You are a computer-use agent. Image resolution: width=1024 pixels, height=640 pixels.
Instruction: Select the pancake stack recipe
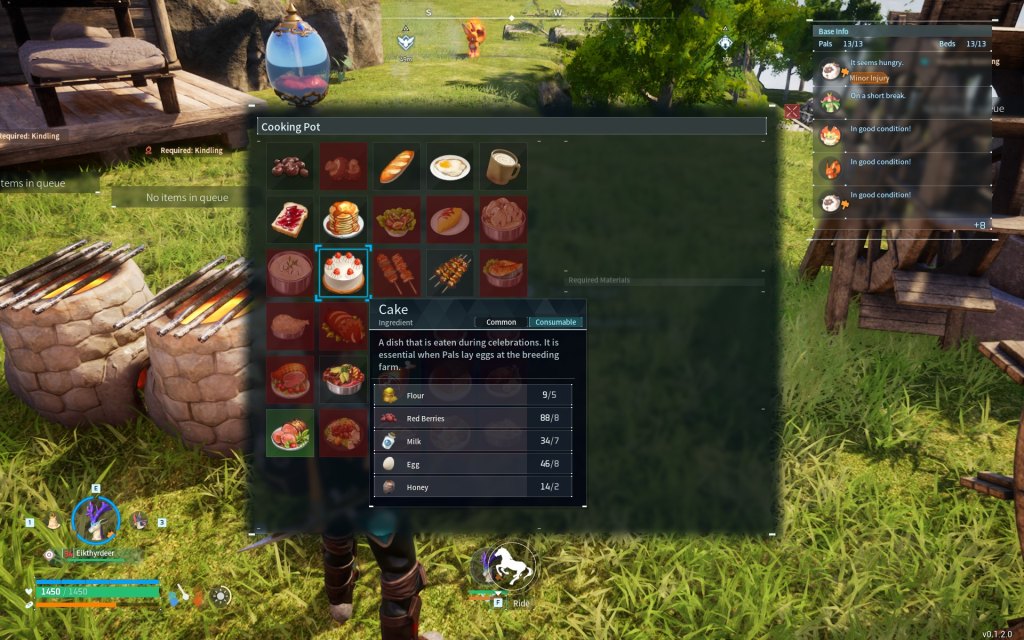click(343, 219)
